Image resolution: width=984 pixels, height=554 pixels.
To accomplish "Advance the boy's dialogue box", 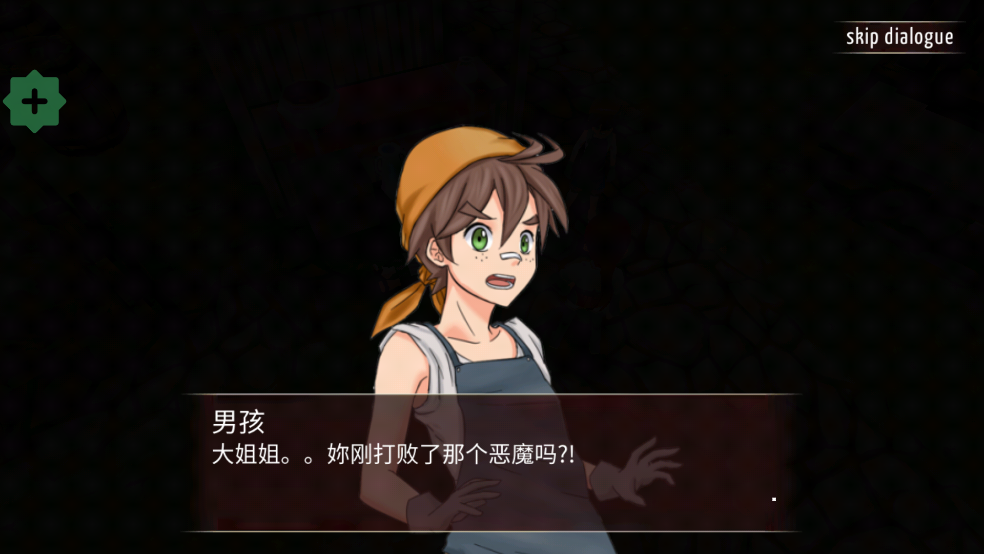I will [x=490, y=462].
